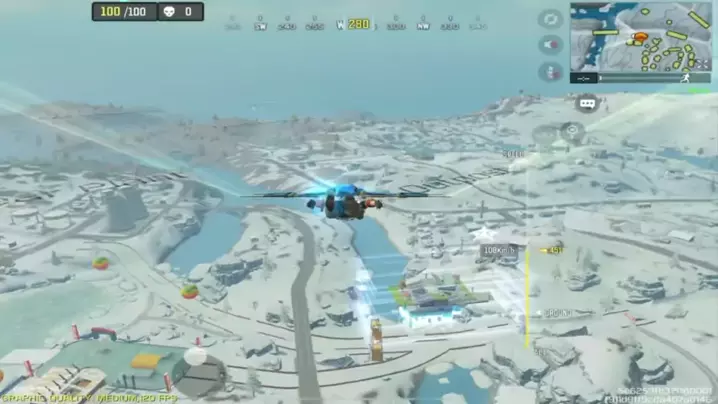Screen dimensions: 718x404
Task: Open the quick chat speech bubble
Action: click(586, 103)
